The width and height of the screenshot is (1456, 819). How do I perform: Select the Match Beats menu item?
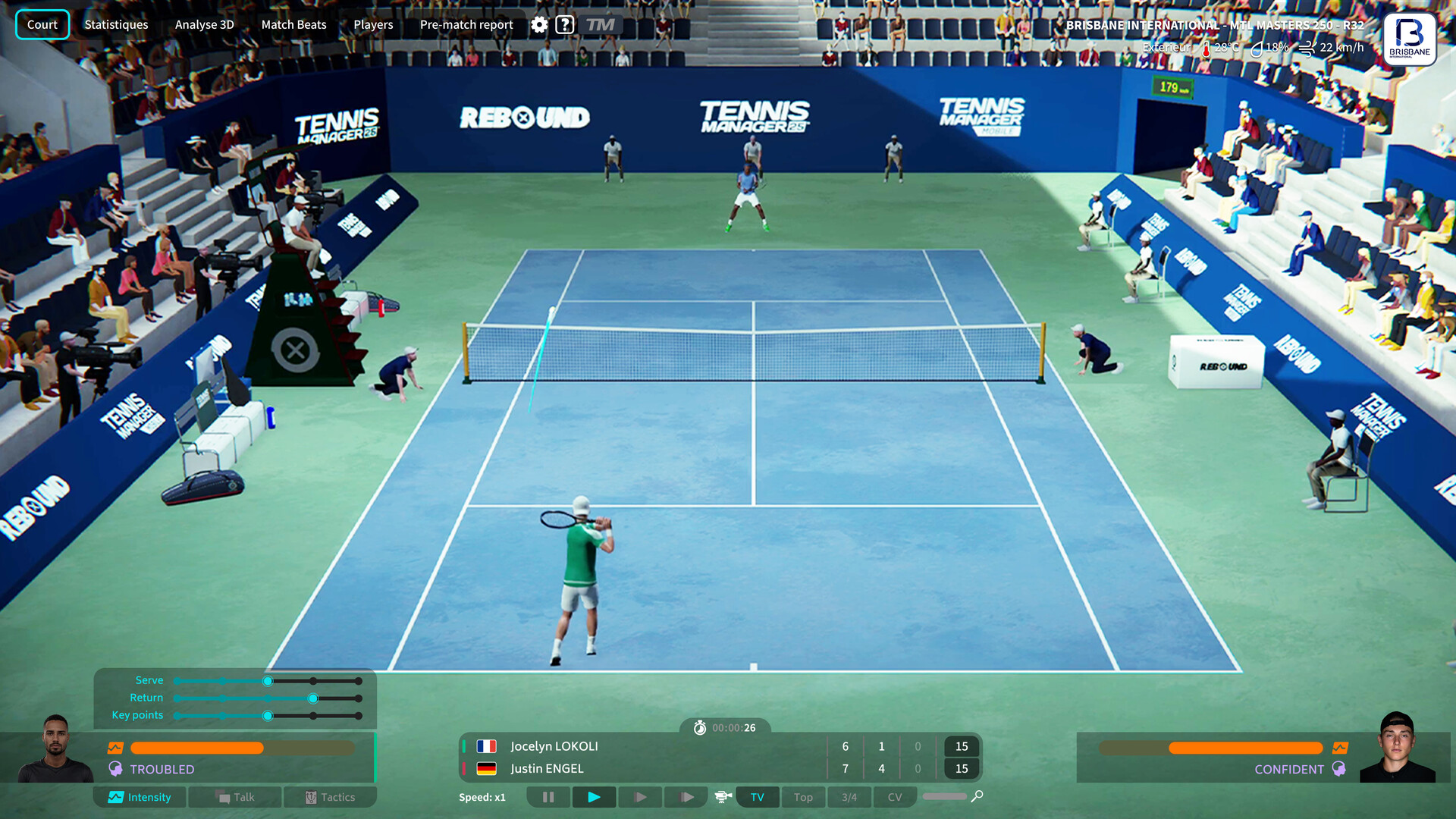293,24
